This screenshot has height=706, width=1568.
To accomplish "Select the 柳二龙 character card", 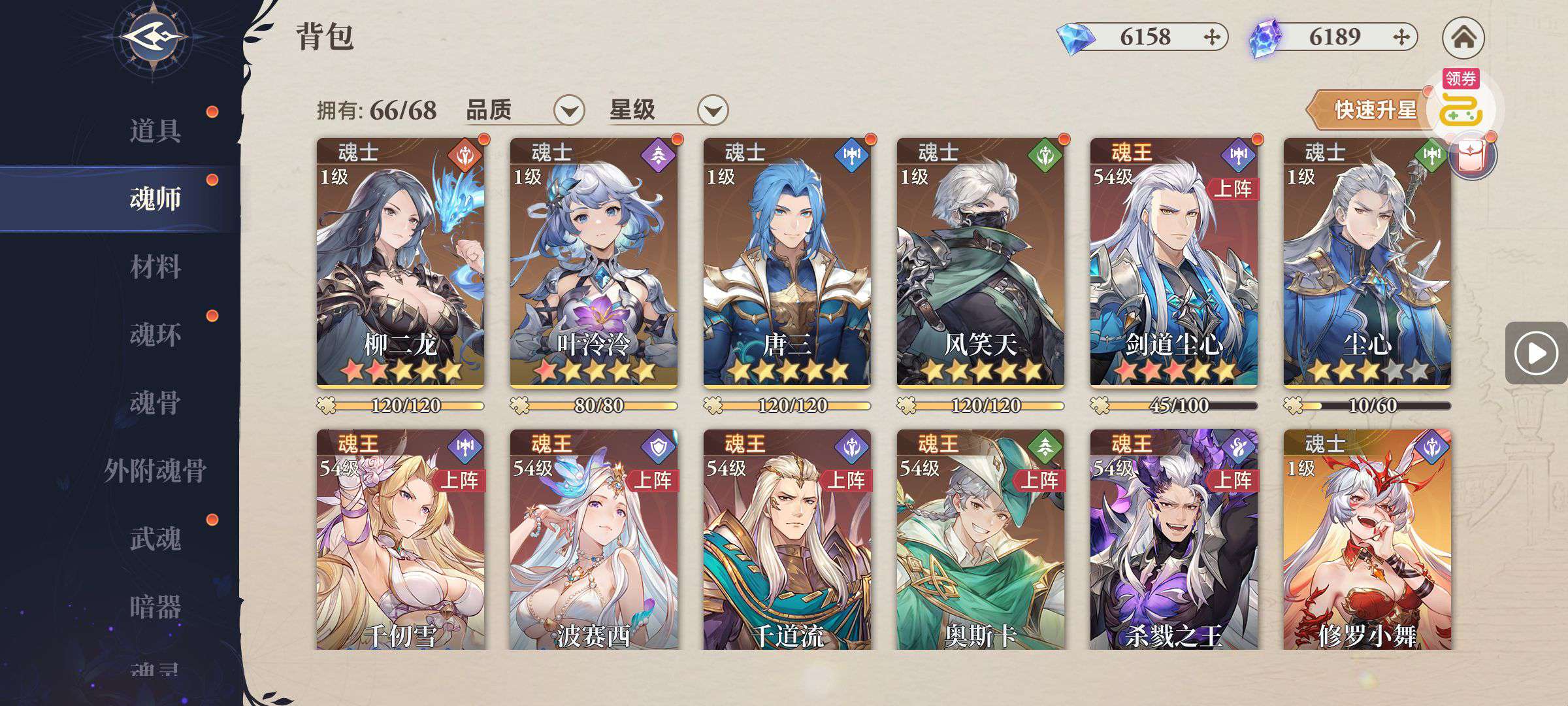I will pos(400,261).
